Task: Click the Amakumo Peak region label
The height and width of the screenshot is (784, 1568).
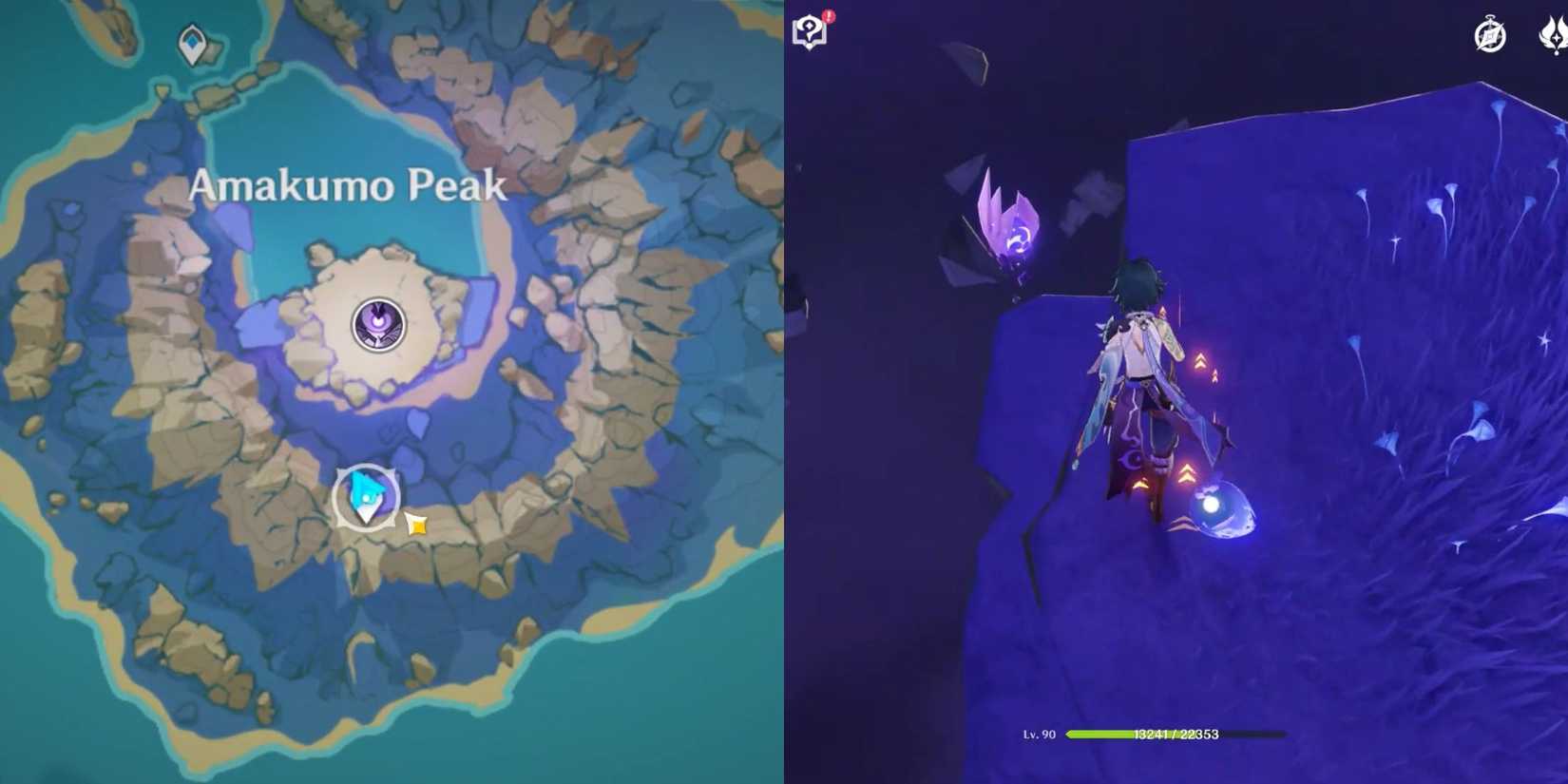Action: point(350,186)
